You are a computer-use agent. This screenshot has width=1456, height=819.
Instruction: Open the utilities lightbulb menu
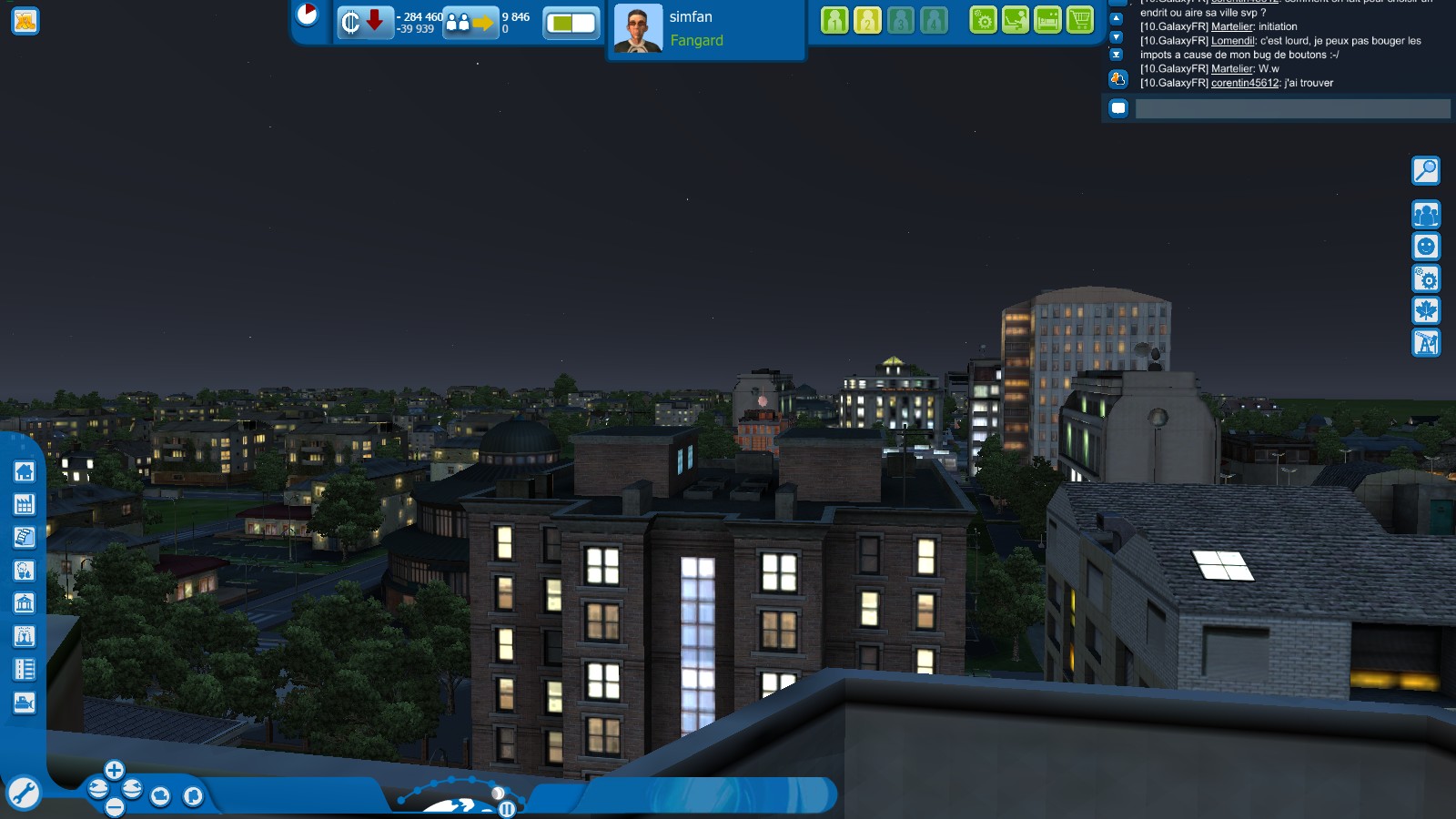pos(25,571)
